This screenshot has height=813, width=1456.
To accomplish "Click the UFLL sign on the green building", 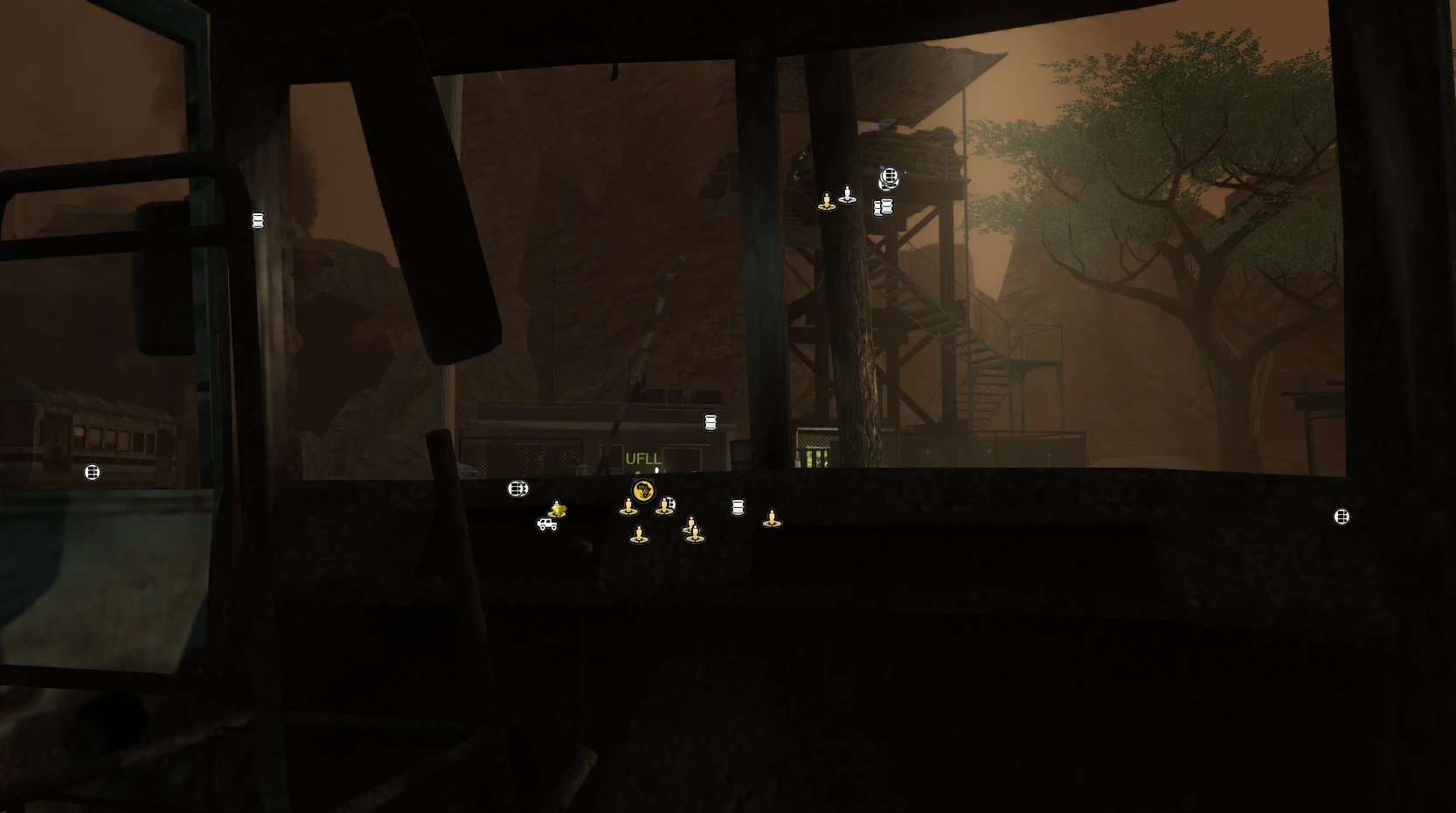I will click(x=644, y=457).
